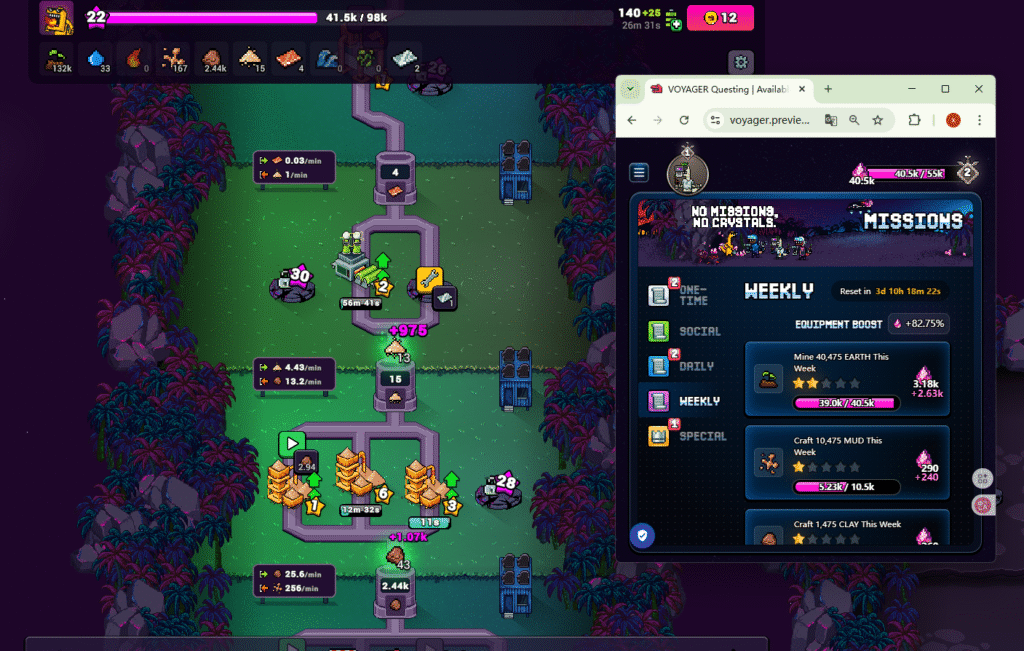The height and width of the screenshot is (651, 1024).
Task: Reload the browser page
Action: click(684, 120)
